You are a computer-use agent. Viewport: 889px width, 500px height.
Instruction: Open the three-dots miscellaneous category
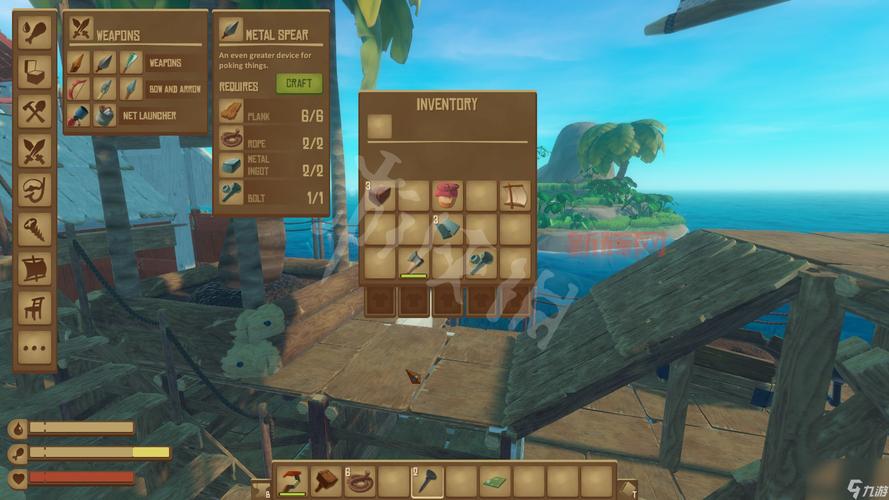click(x=35, y=347)
